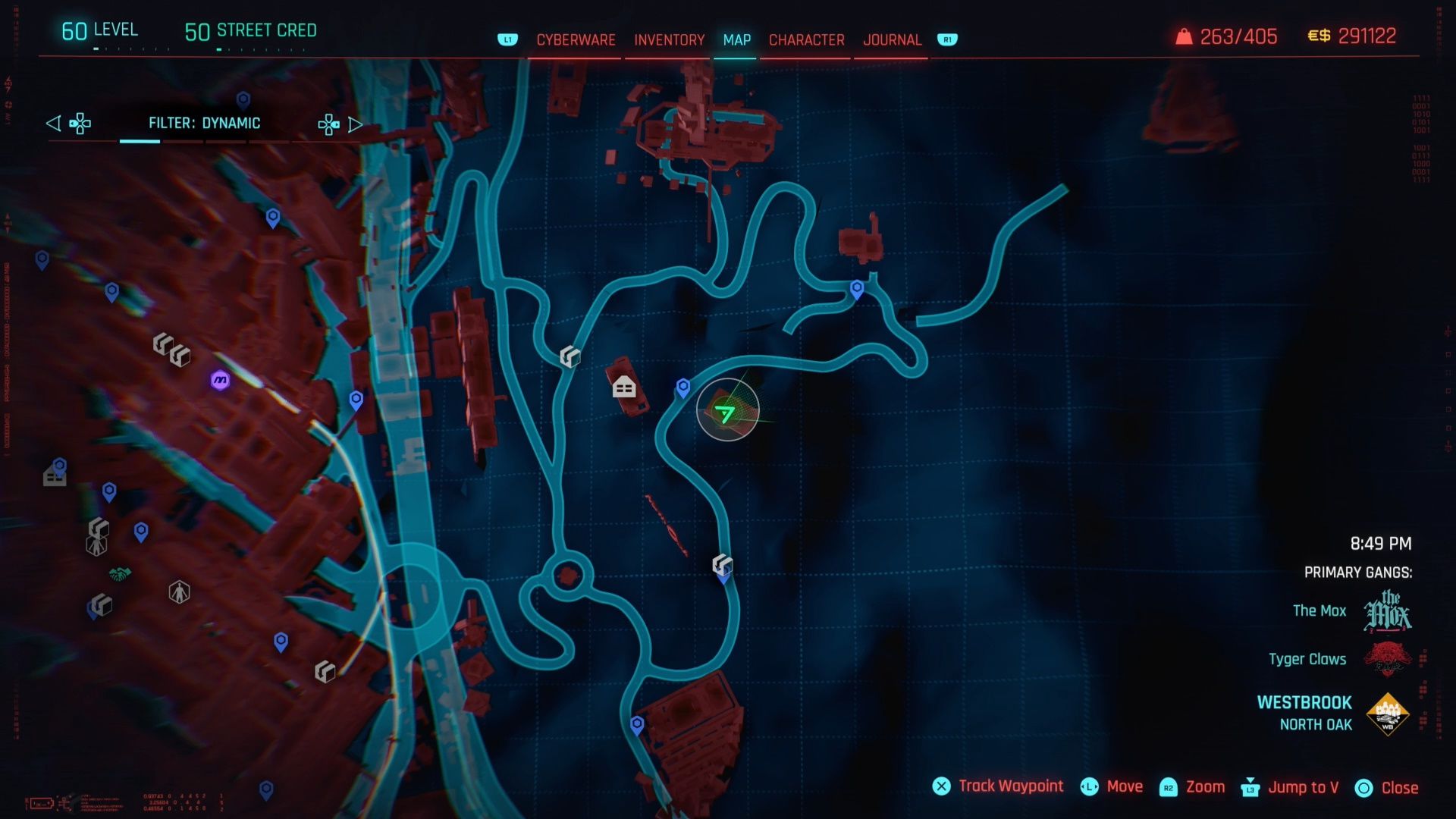1456x819 pixels.
Task: Click the purple metro station marker
Action: 220,380
